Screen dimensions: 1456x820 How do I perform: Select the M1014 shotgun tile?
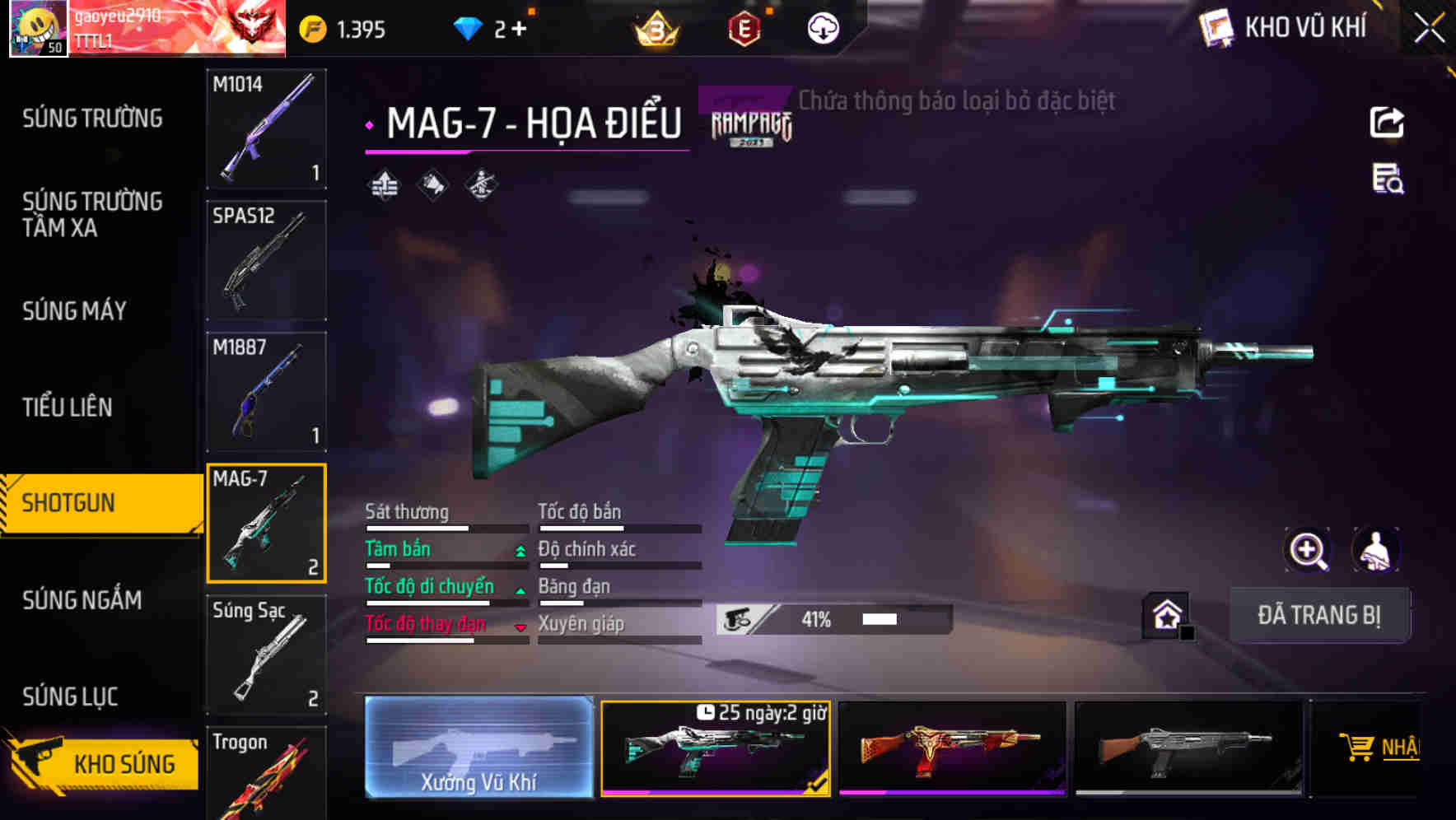click(266, 128)
